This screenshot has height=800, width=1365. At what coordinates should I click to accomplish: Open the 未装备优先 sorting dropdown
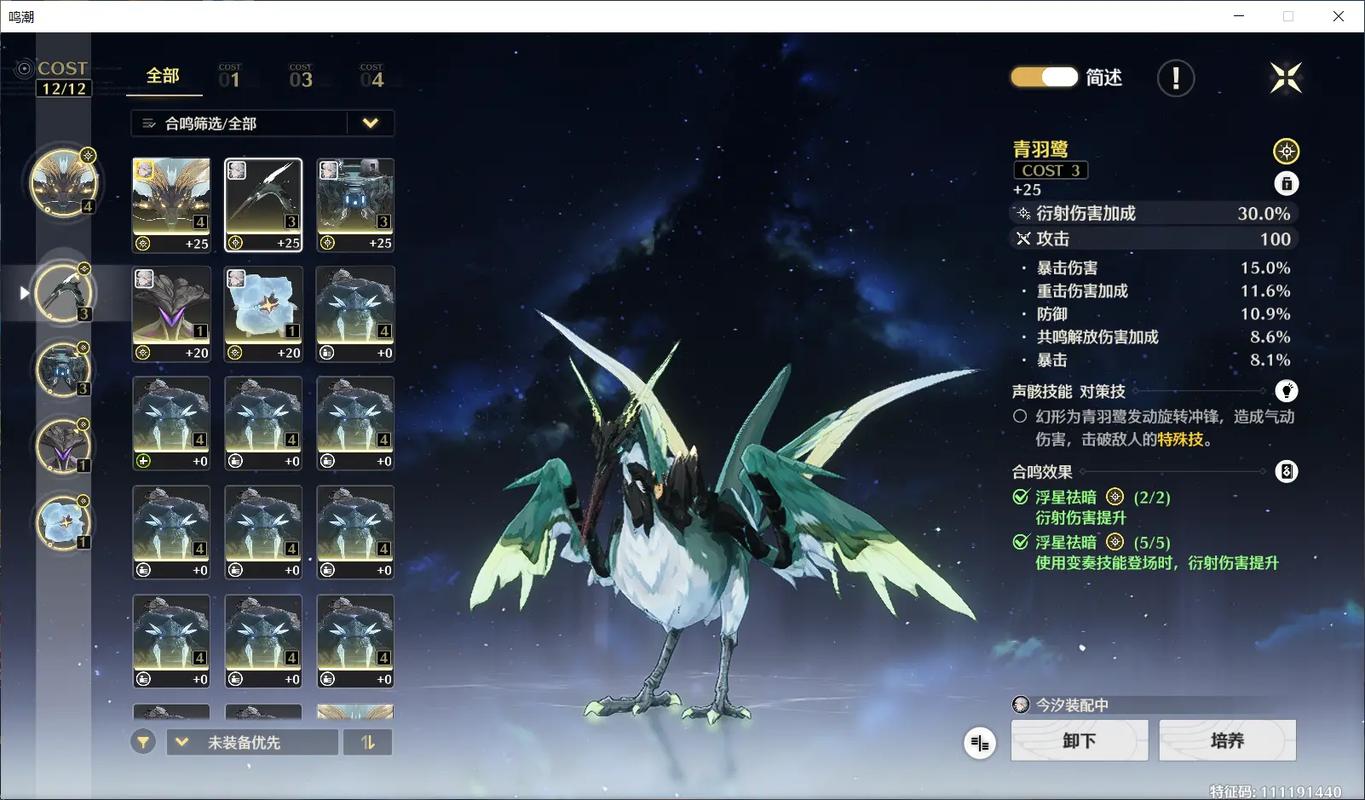click(250, 741)
